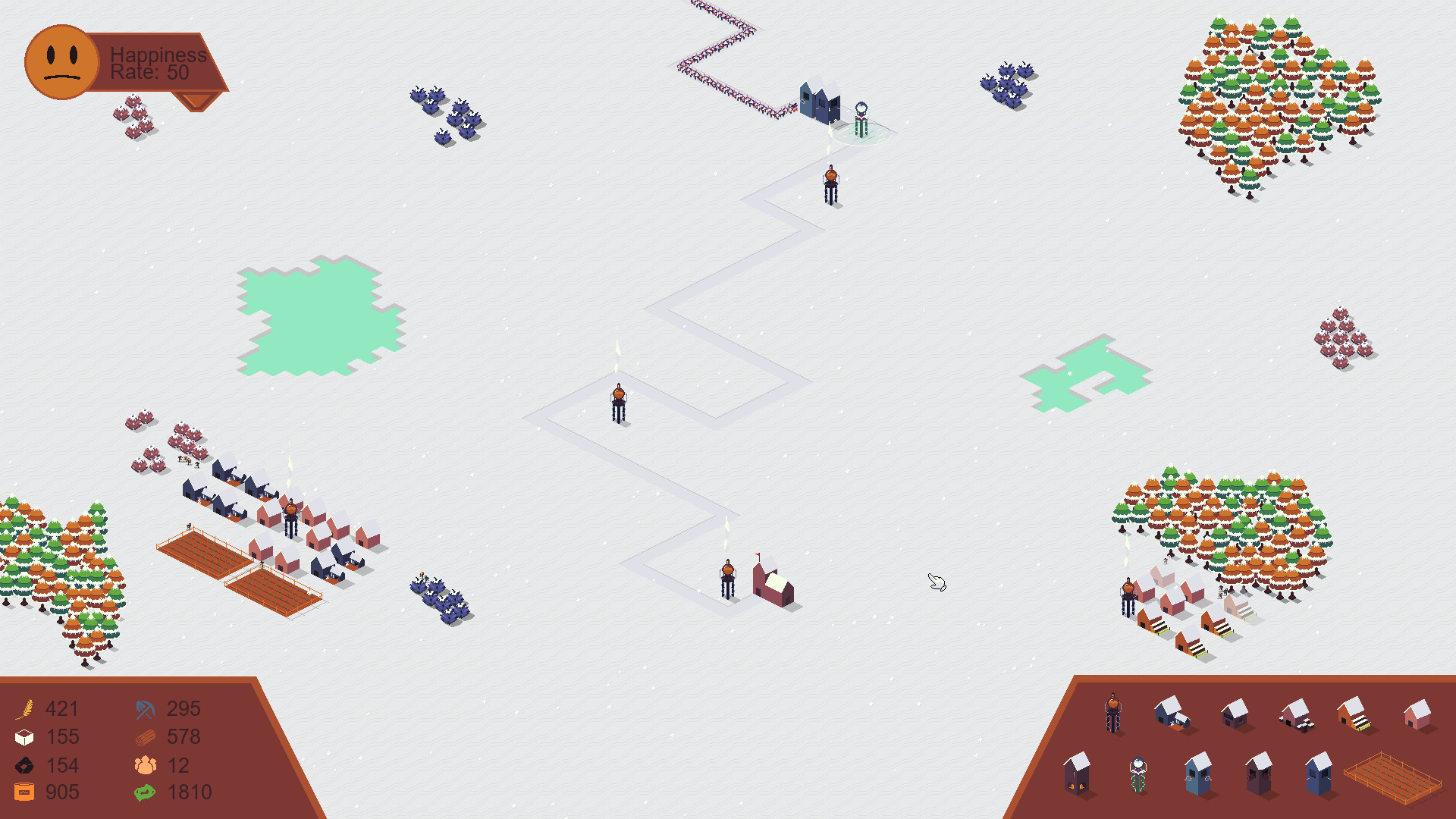Select the water tower in the build menu
Viewport: 1456px width, 819px height.
coord(1113,713)
